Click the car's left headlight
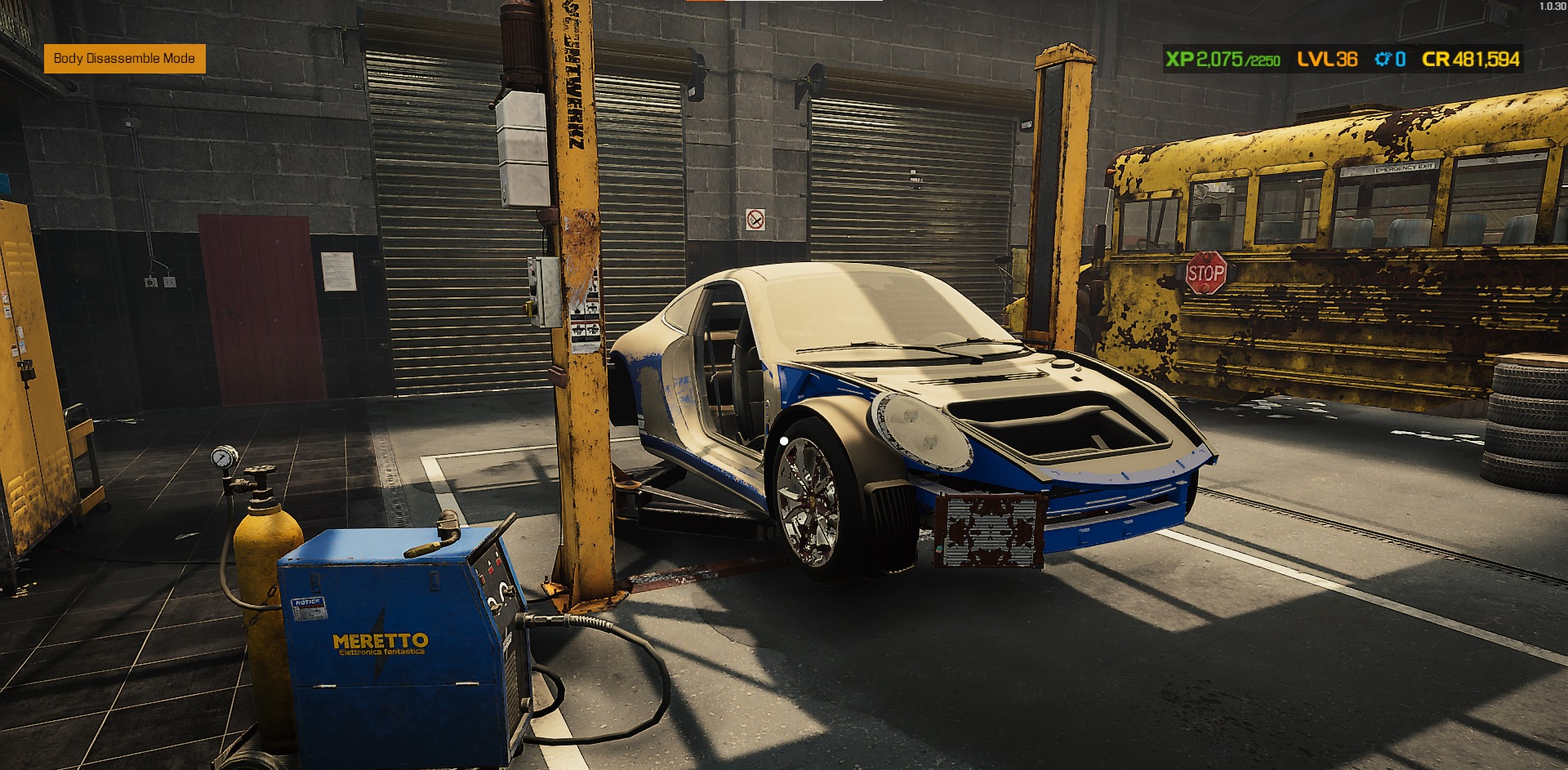 pyautogui.click(x=923, y=431)
